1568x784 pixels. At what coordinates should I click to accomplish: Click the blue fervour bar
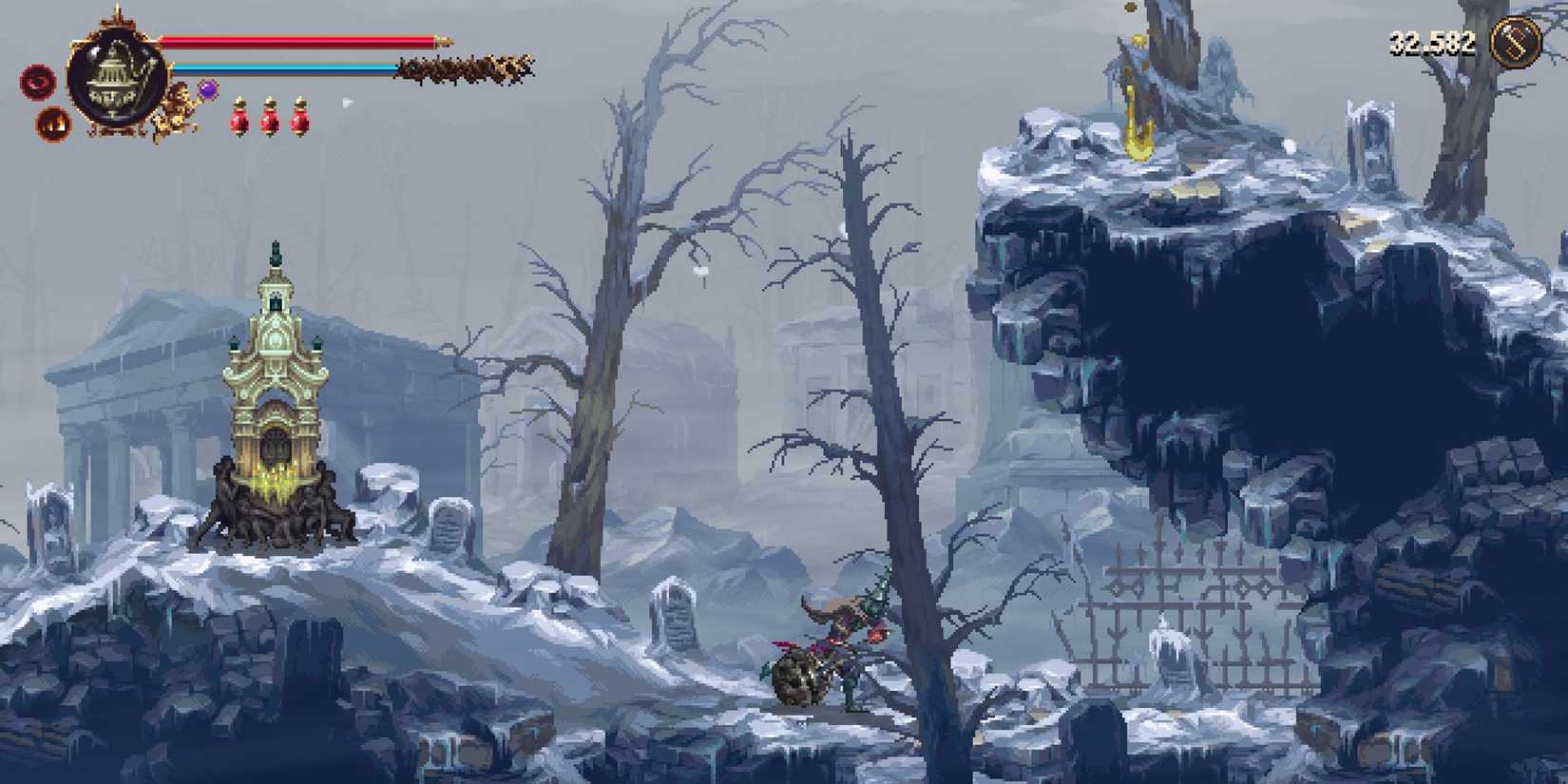[x=285, y=67]
